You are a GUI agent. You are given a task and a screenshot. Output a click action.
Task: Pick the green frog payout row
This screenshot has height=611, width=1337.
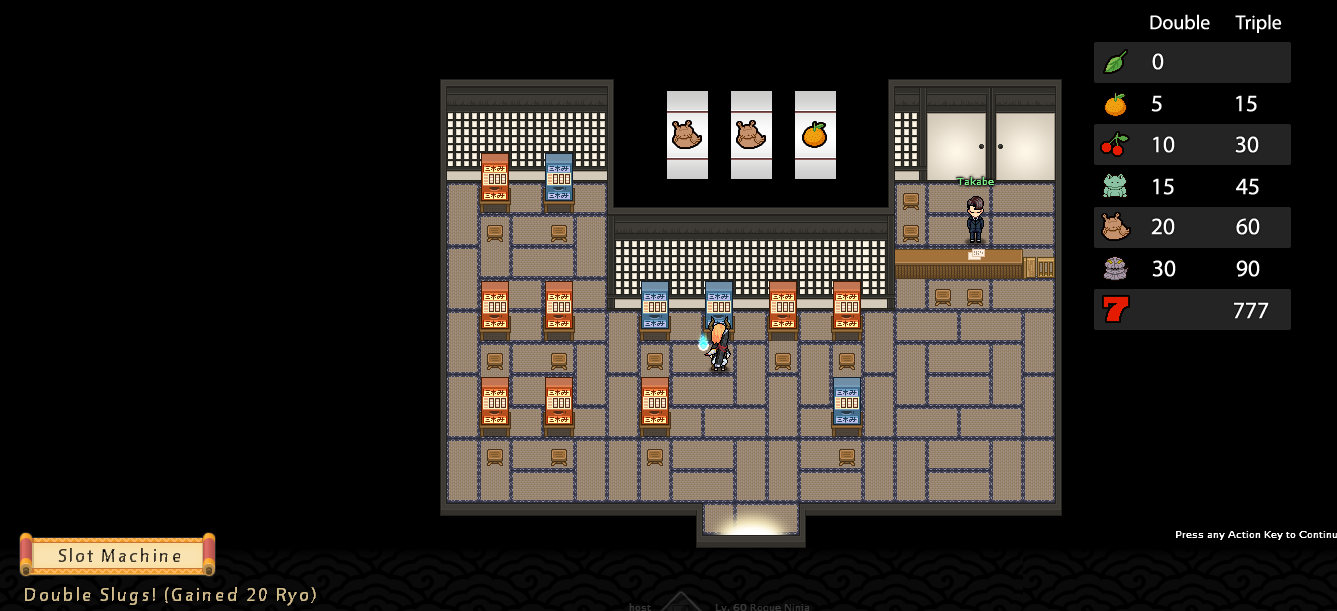[1192, 186]
